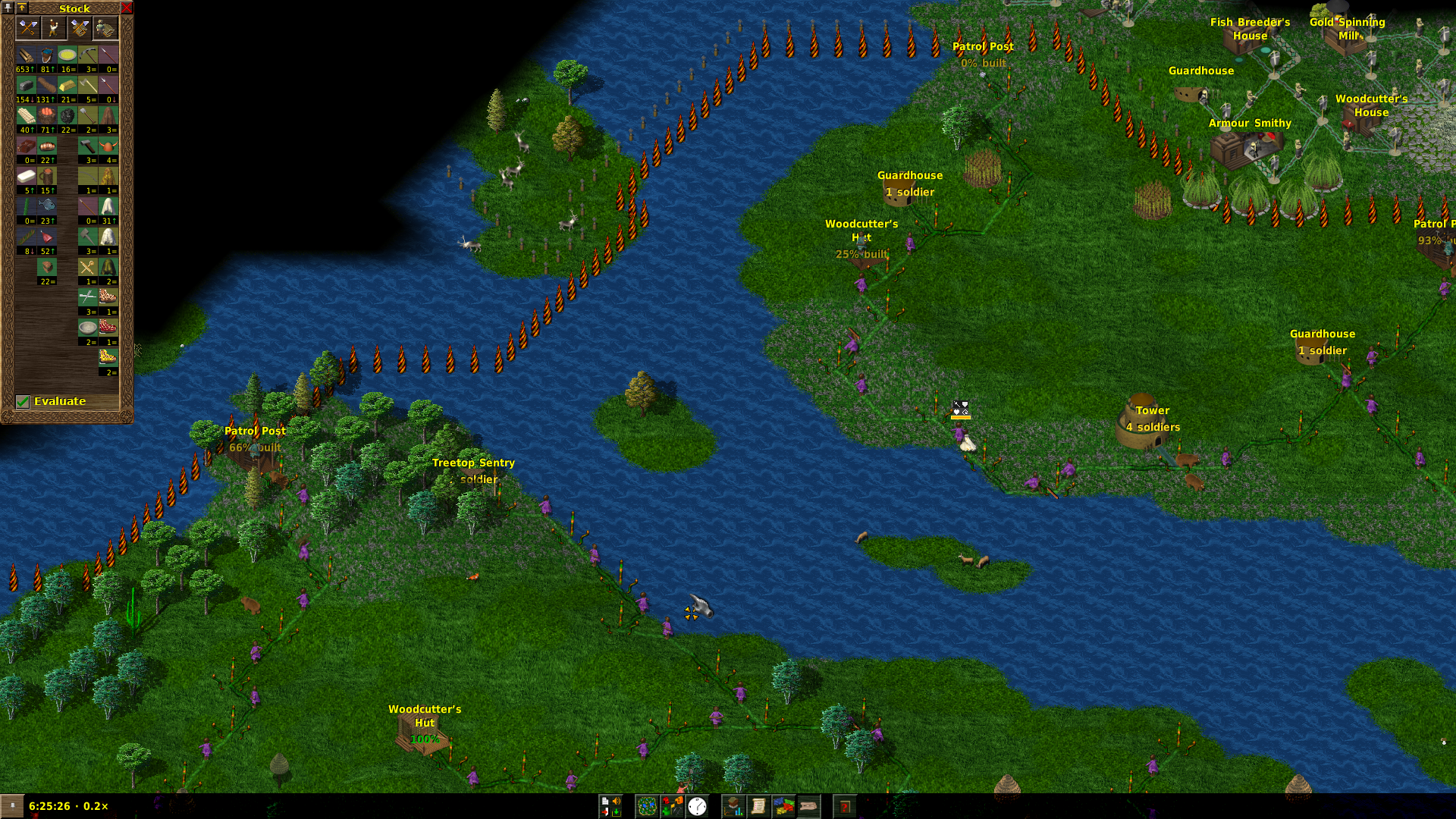Open the game speed clock menu
The image size is (1456, 819).
pos(697,806)
